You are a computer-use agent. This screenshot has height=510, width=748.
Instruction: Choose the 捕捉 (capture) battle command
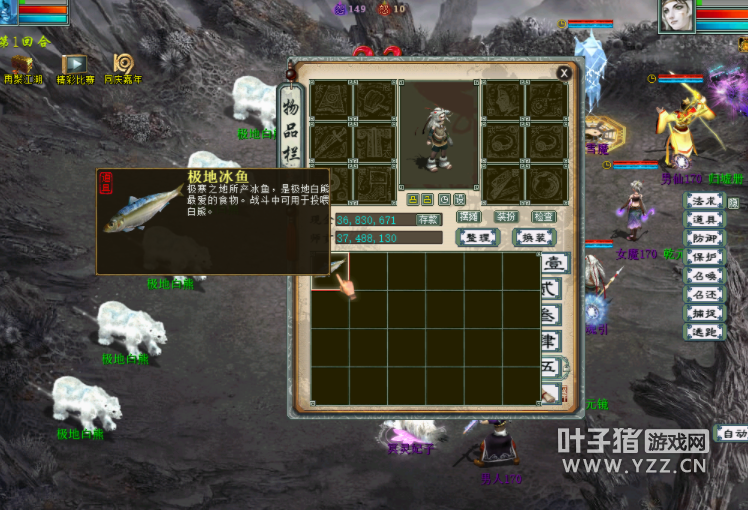[x=703, y=313]
